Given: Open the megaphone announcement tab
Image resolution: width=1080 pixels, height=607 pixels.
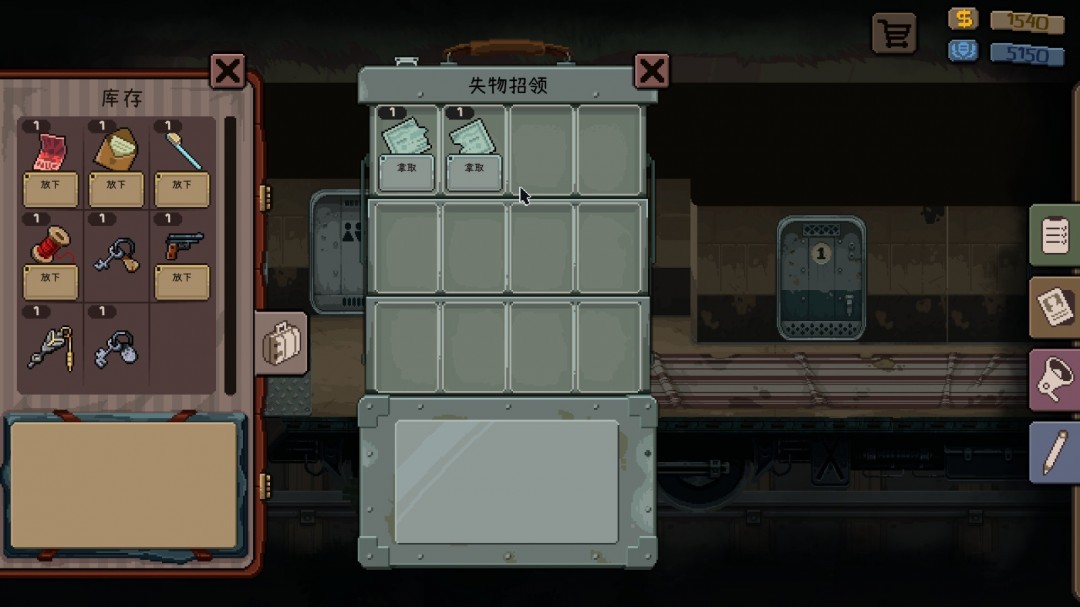Looking at the screenshot, I should pyautogui.click(x=1055, y=380).
